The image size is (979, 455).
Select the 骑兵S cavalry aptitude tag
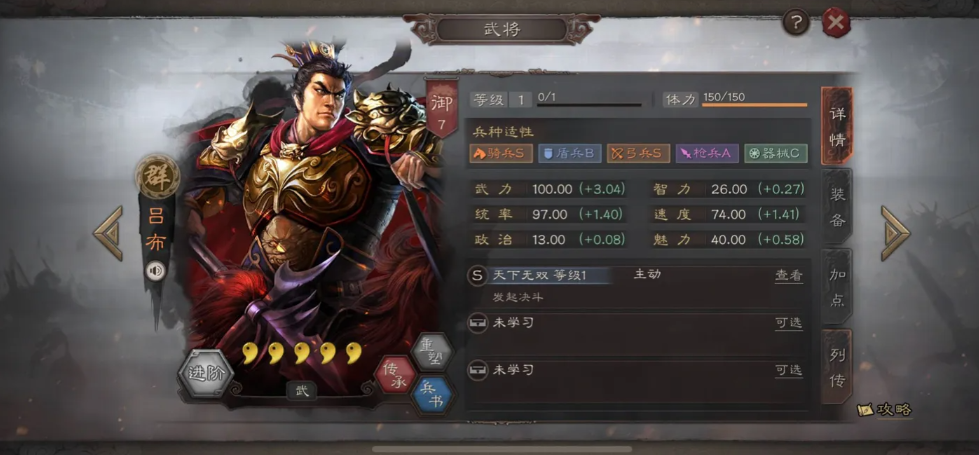[501, 153]
